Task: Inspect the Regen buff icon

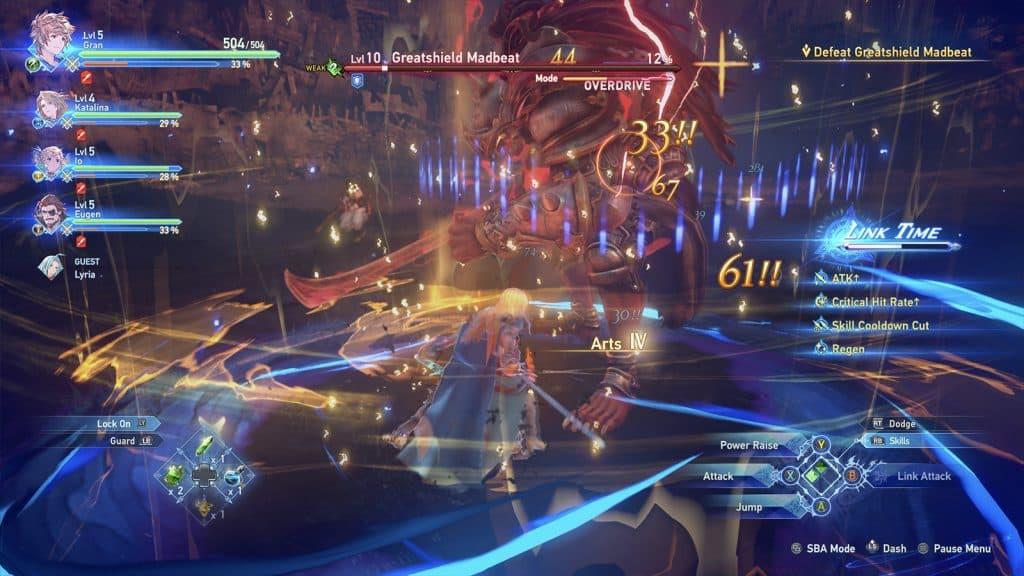Action: 820,349
